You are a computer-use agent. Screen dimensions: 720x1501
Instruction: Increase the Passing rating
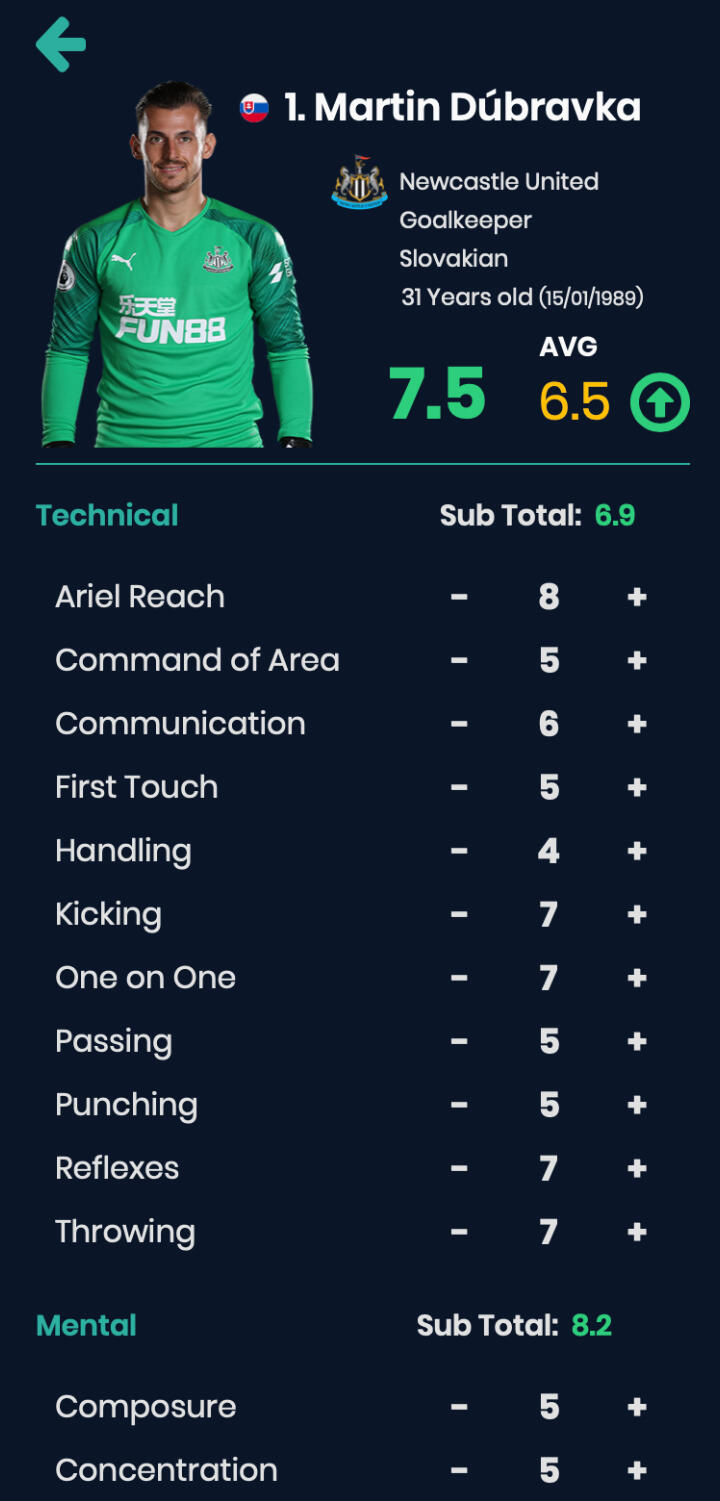point(637,1042)
